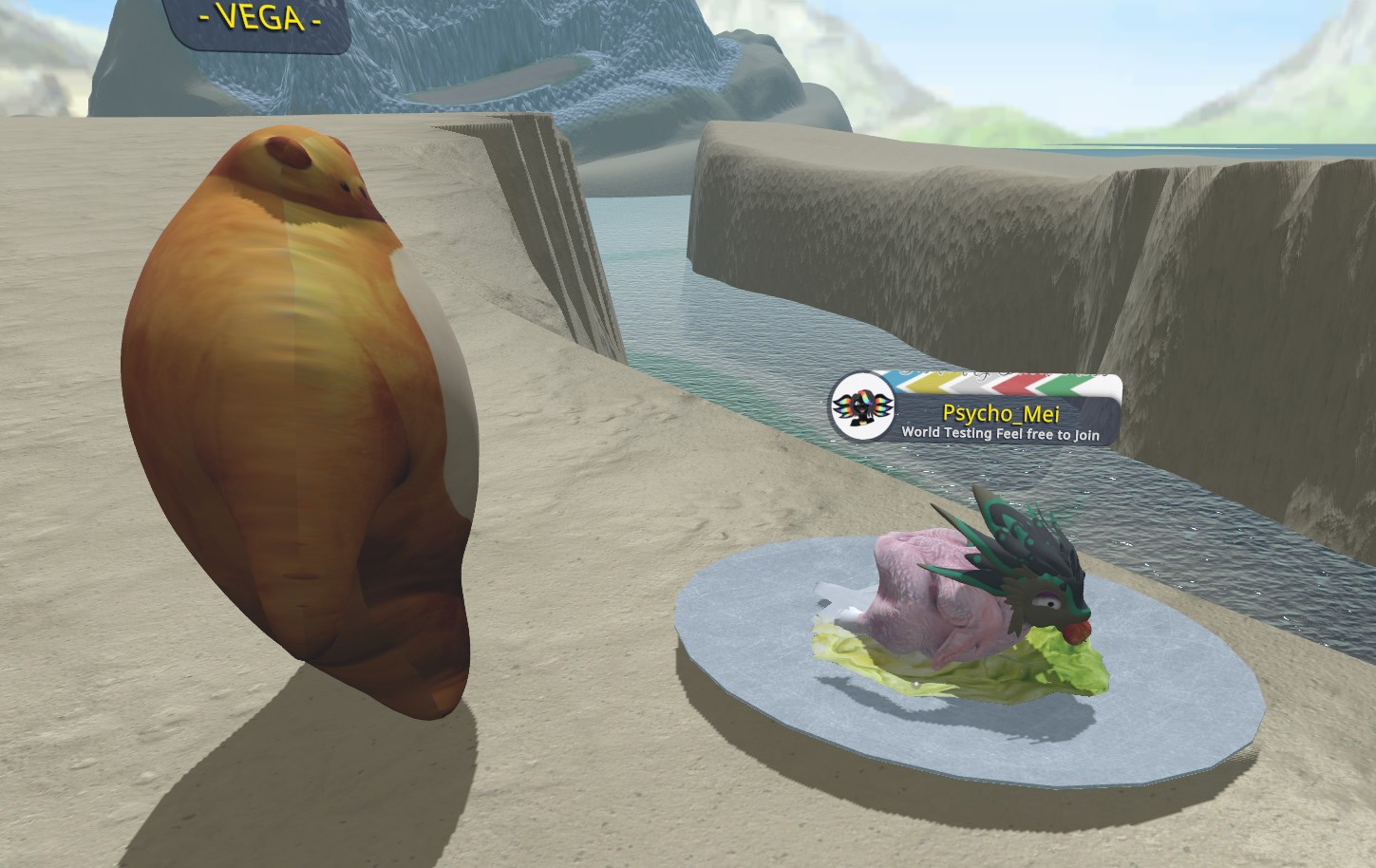
Task: Click Psycho_Mei's round profile icon
Action: click(x=862, y=407)
